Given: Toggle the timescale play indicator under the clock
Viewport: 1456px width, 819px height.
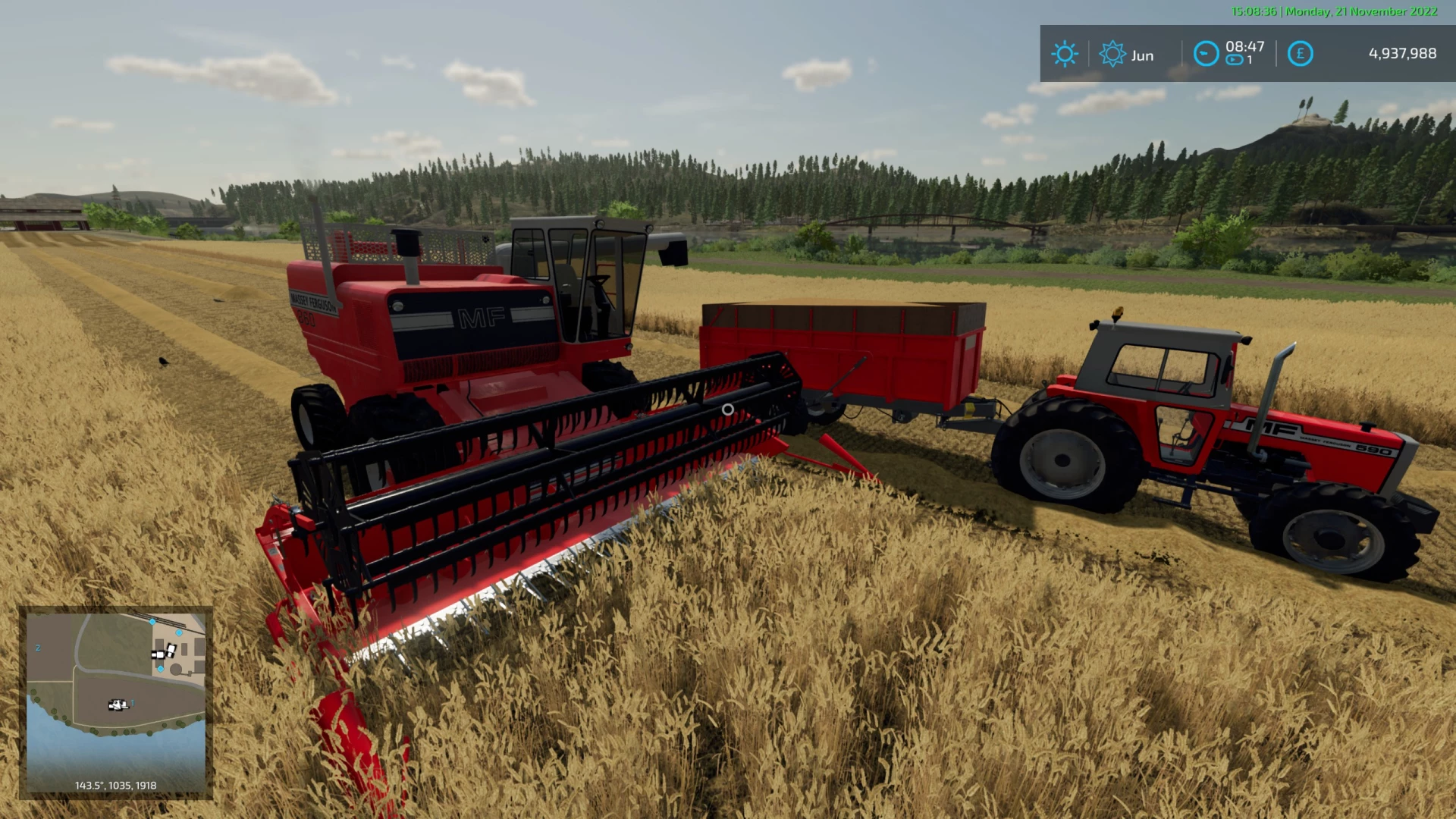Looking at the screenshot, I should click(x=1235, y=58).
